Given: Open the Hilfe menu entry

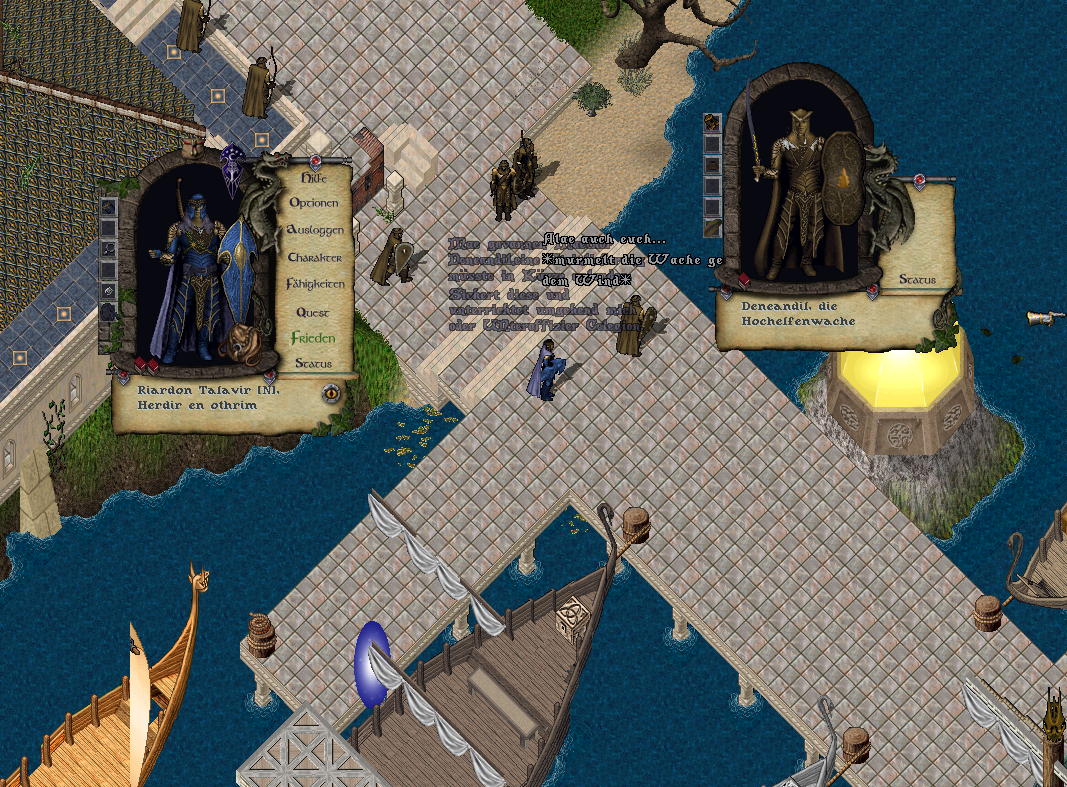Looking at the screenshot, I should (309, 177).
